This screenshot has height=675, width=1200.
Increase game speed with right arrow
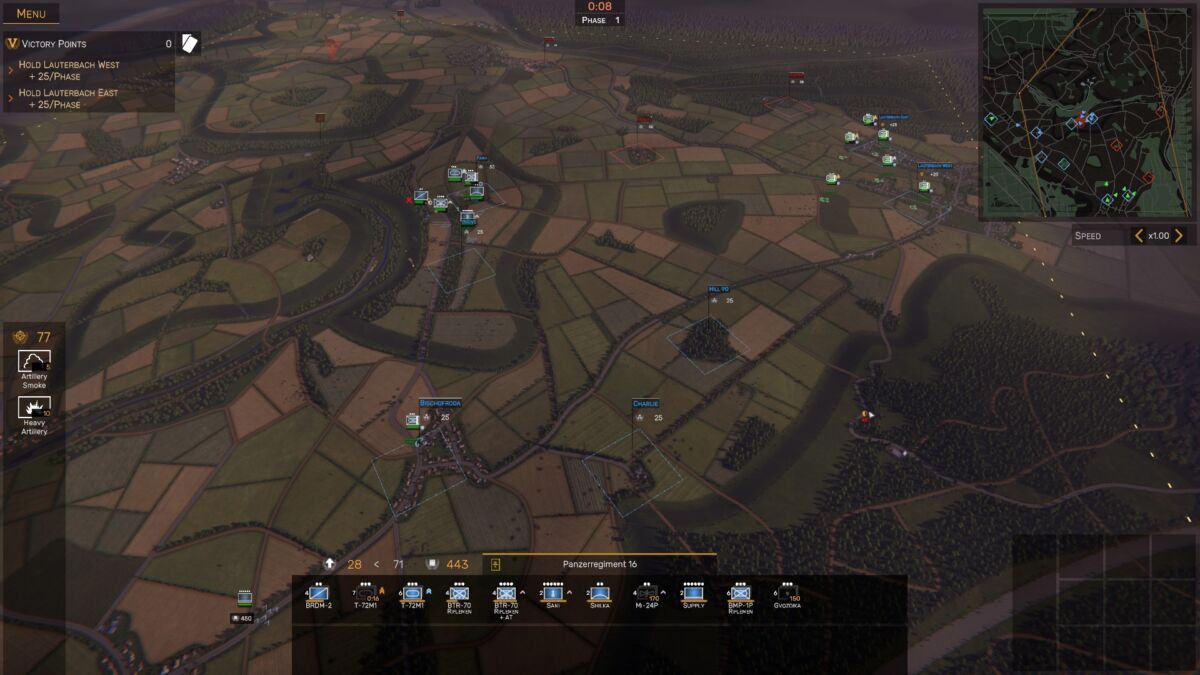point(1179,236)
